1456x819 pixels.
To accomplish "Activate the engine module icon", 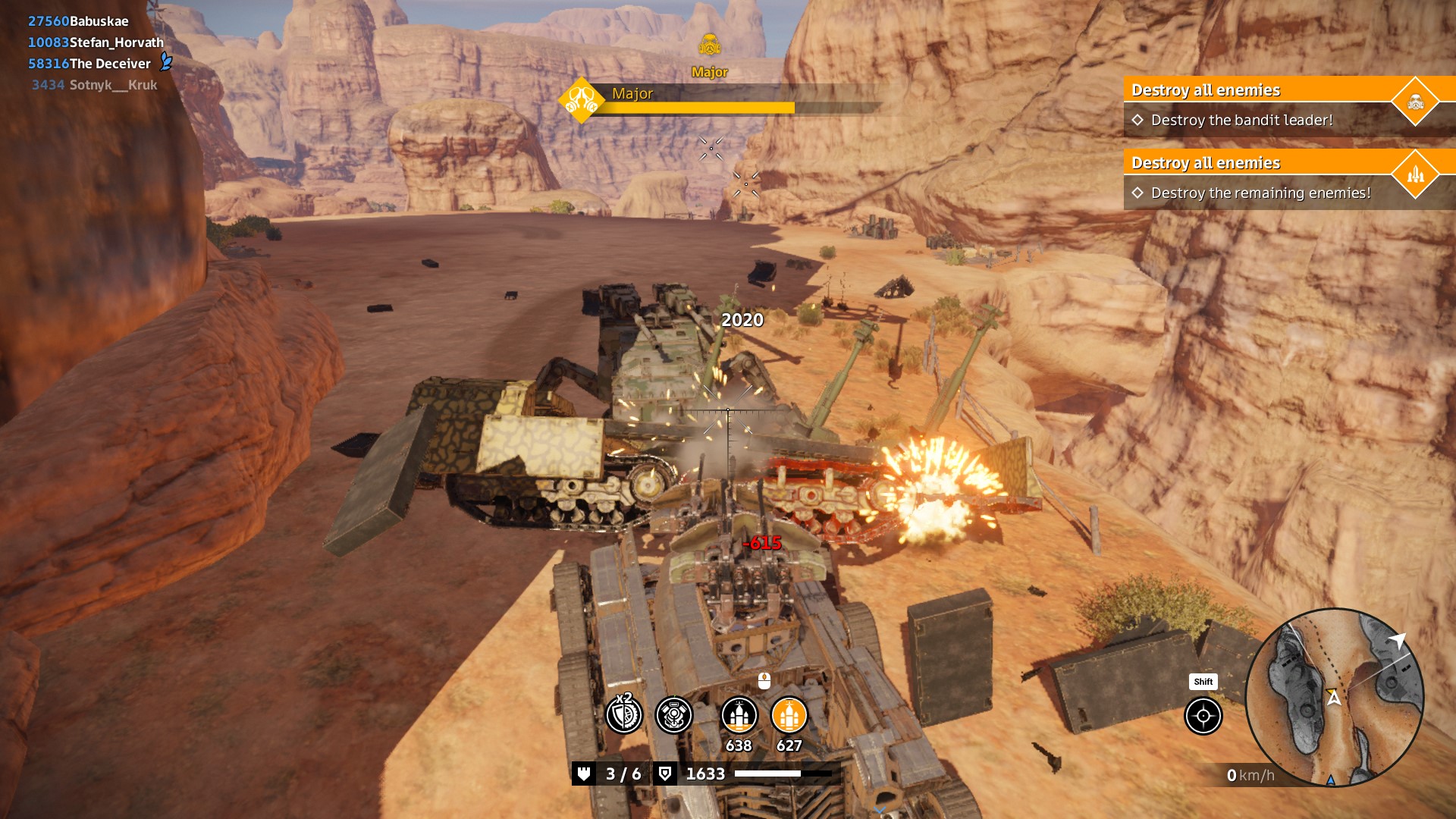I will point(673,715).
